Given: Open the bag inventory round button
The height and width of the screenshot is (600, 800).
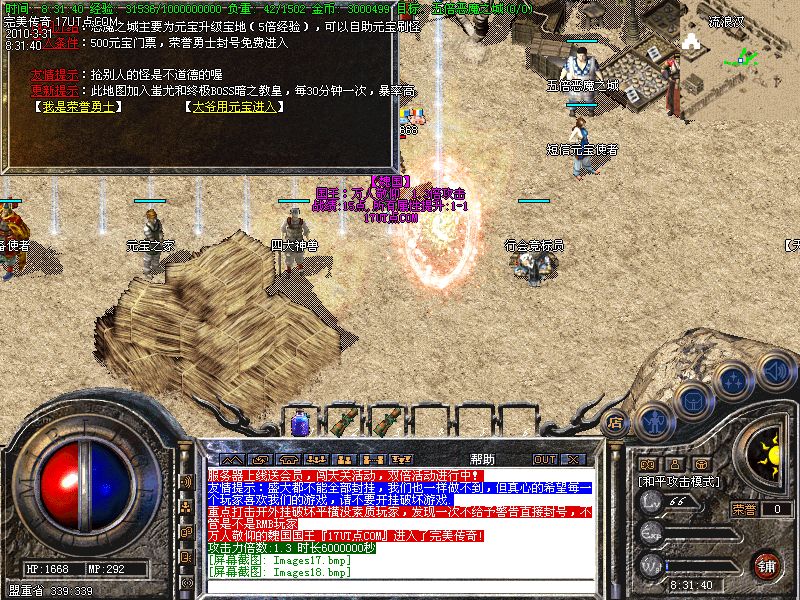Looking at the screenshot, I should (693, 400).
